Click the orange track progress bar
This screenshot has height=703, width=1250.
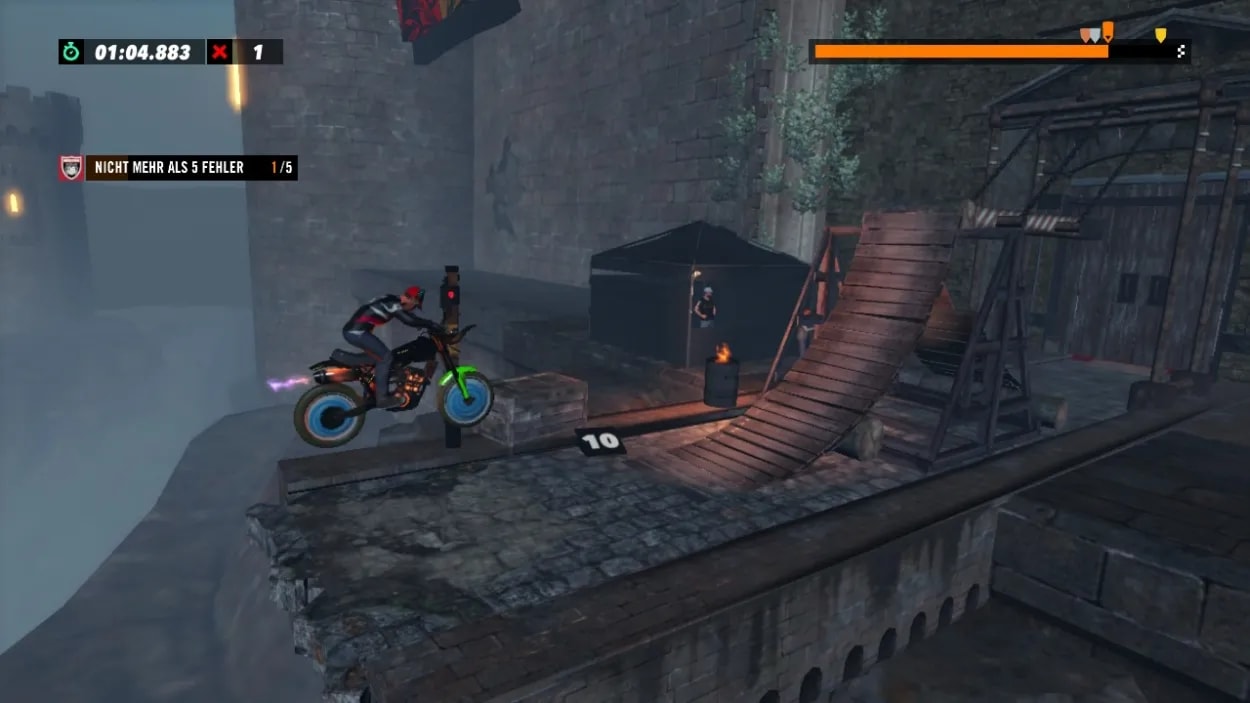(x=960, y=51)
